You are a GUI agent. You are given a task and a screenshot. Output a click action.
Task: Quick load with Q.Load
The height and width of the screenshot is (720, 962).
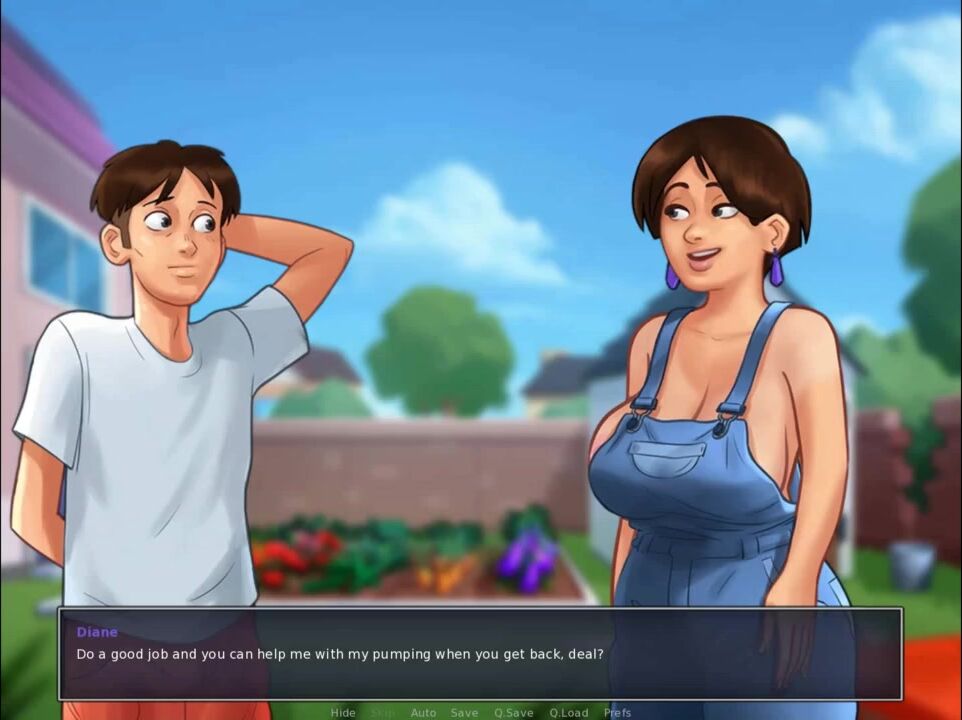point(568,713)
